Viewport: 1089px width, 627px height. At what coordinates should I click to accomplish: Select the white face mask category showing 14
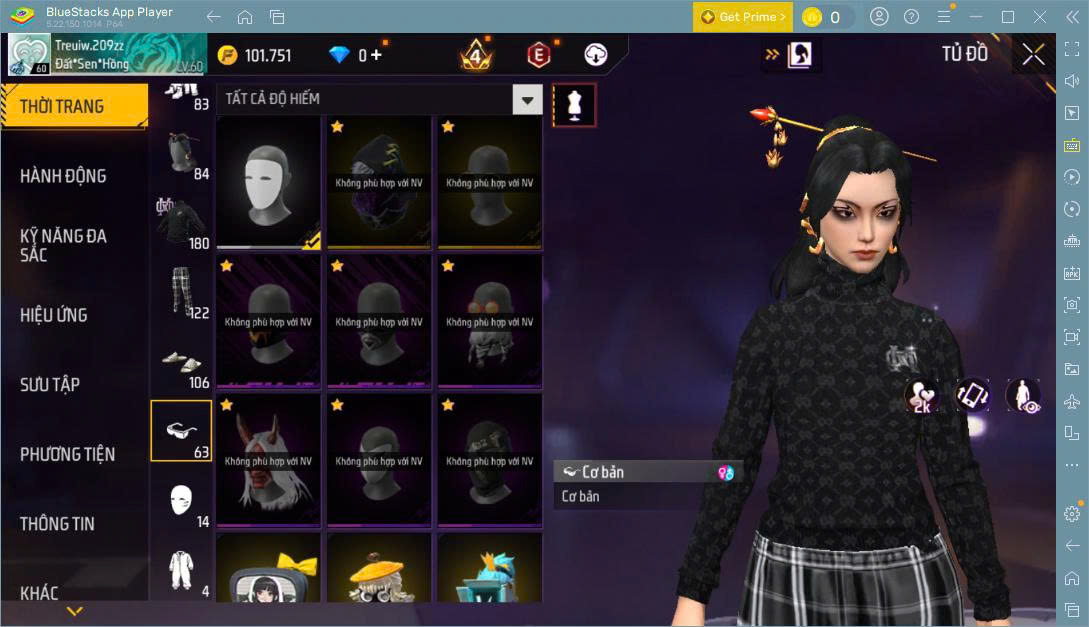[181, 500]
